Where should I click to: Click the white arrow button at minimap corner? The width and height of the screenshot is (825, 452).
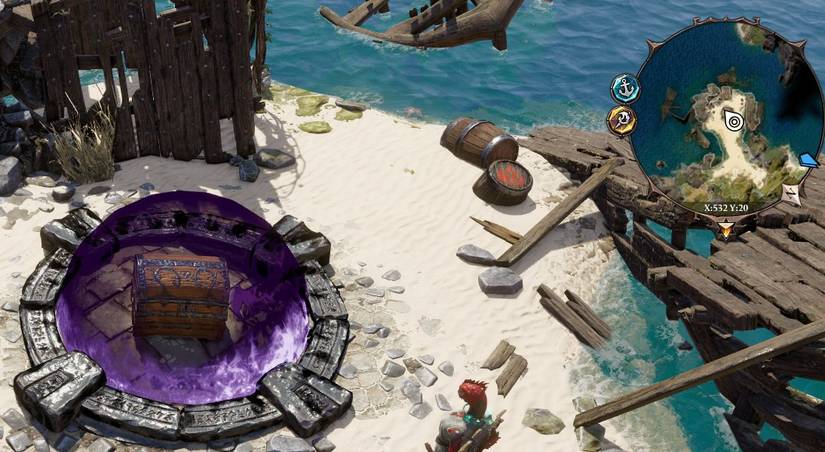[791, 194]
